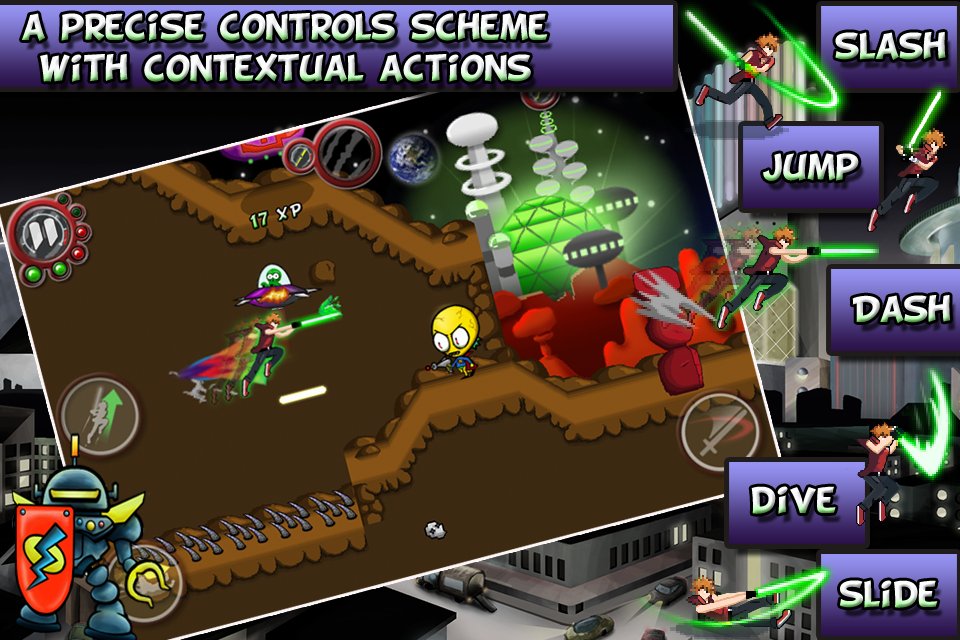Tap the yellow swirl control button
The width and height of the screenshot is (960, 640).
click(147, 577)
